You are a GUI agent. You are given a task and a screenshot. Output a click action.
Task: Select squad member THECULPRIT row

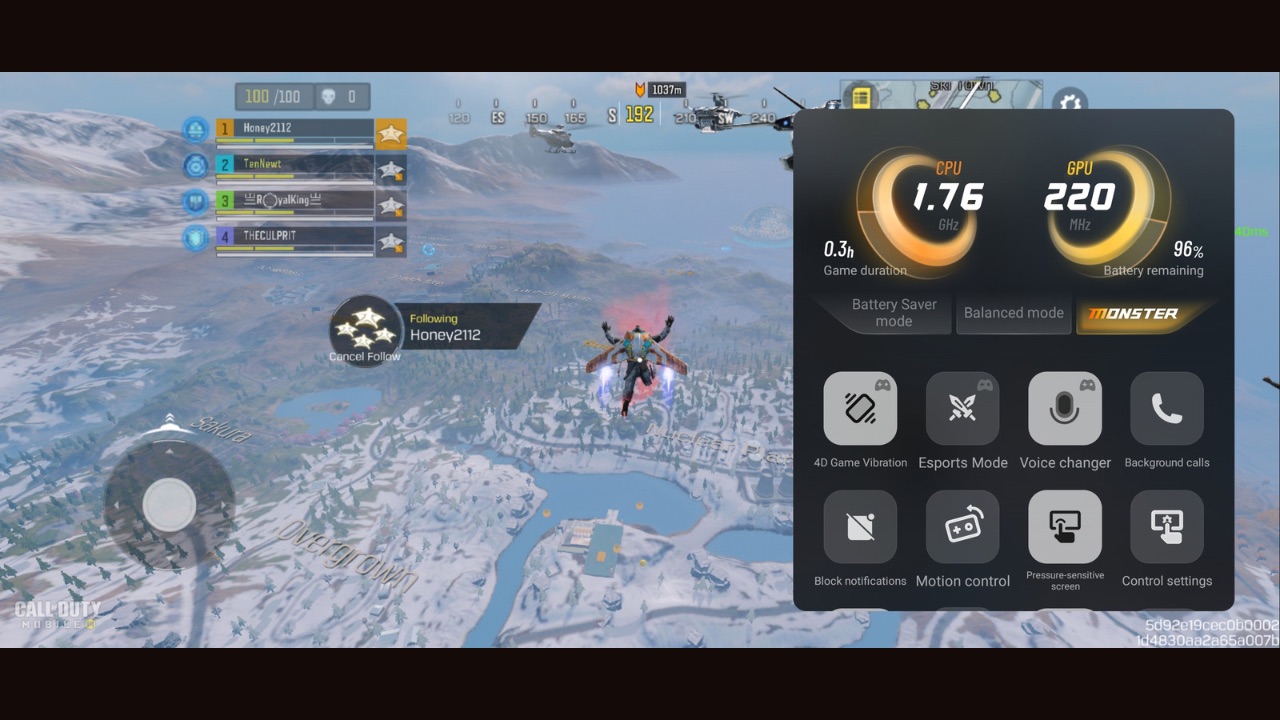tap(295, 238)
